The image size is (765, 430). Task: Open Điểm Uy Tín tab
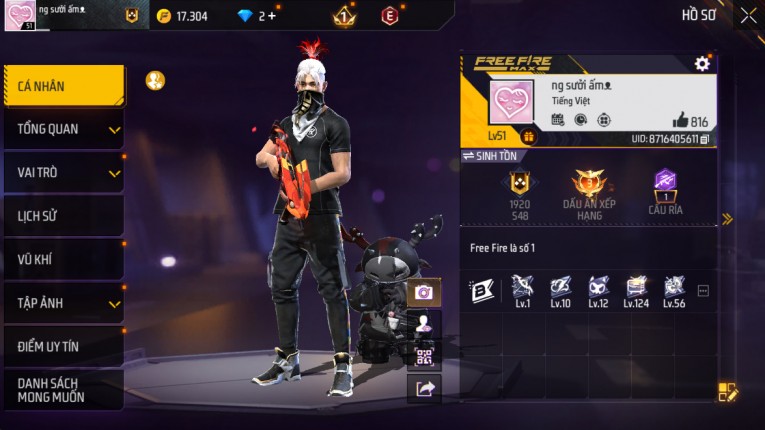pyautogui.click(x=64, y=346)
